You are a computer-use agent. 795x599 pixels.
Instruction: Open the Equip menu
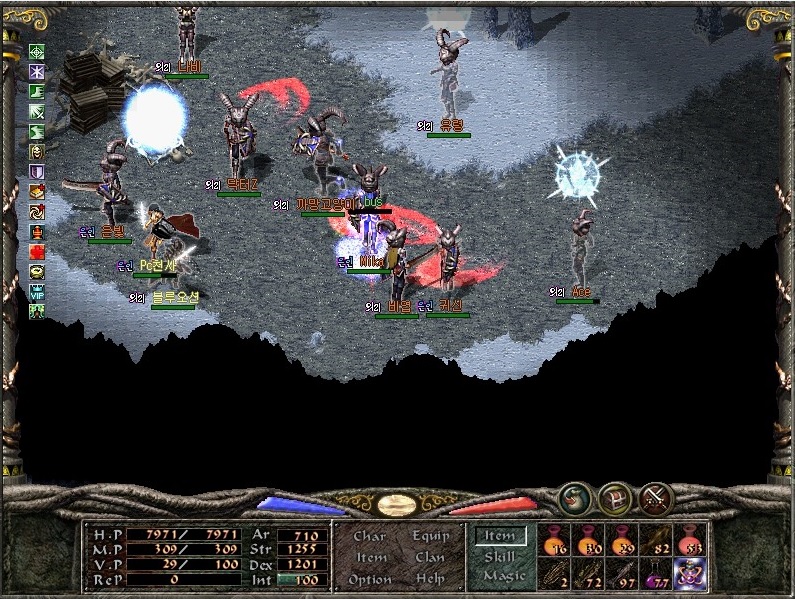(430, 536)
